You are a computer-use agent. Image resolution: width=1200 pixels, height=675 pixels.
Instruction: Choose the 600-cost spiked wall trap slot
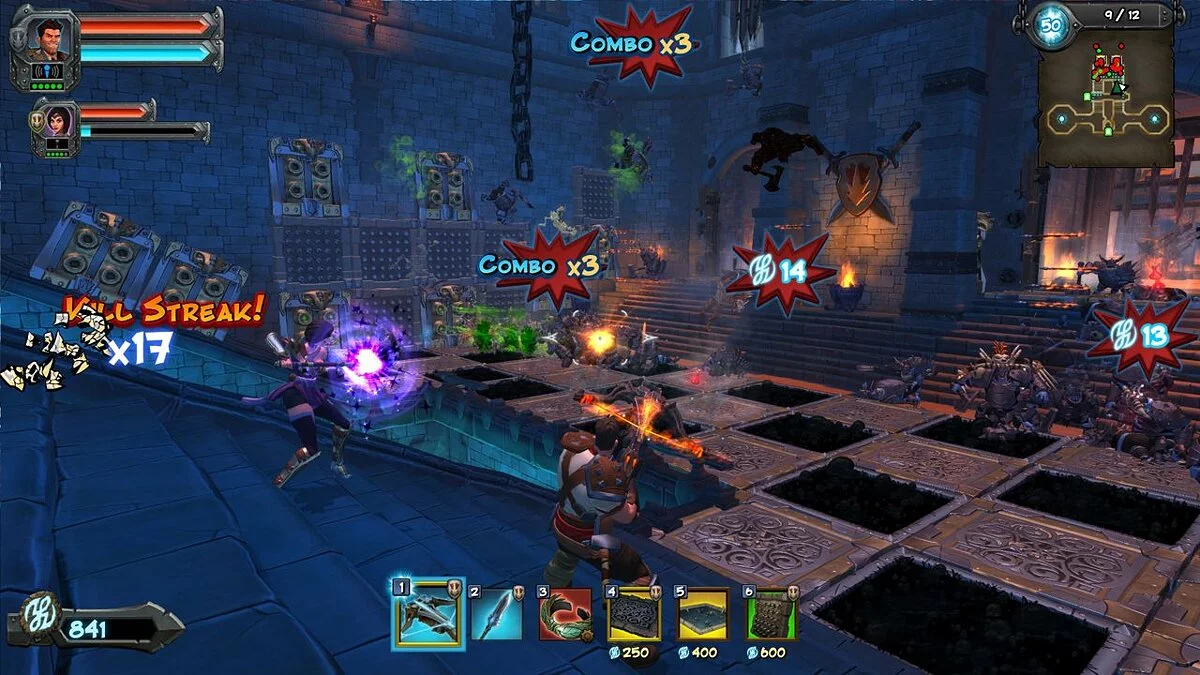coord(772,614)
